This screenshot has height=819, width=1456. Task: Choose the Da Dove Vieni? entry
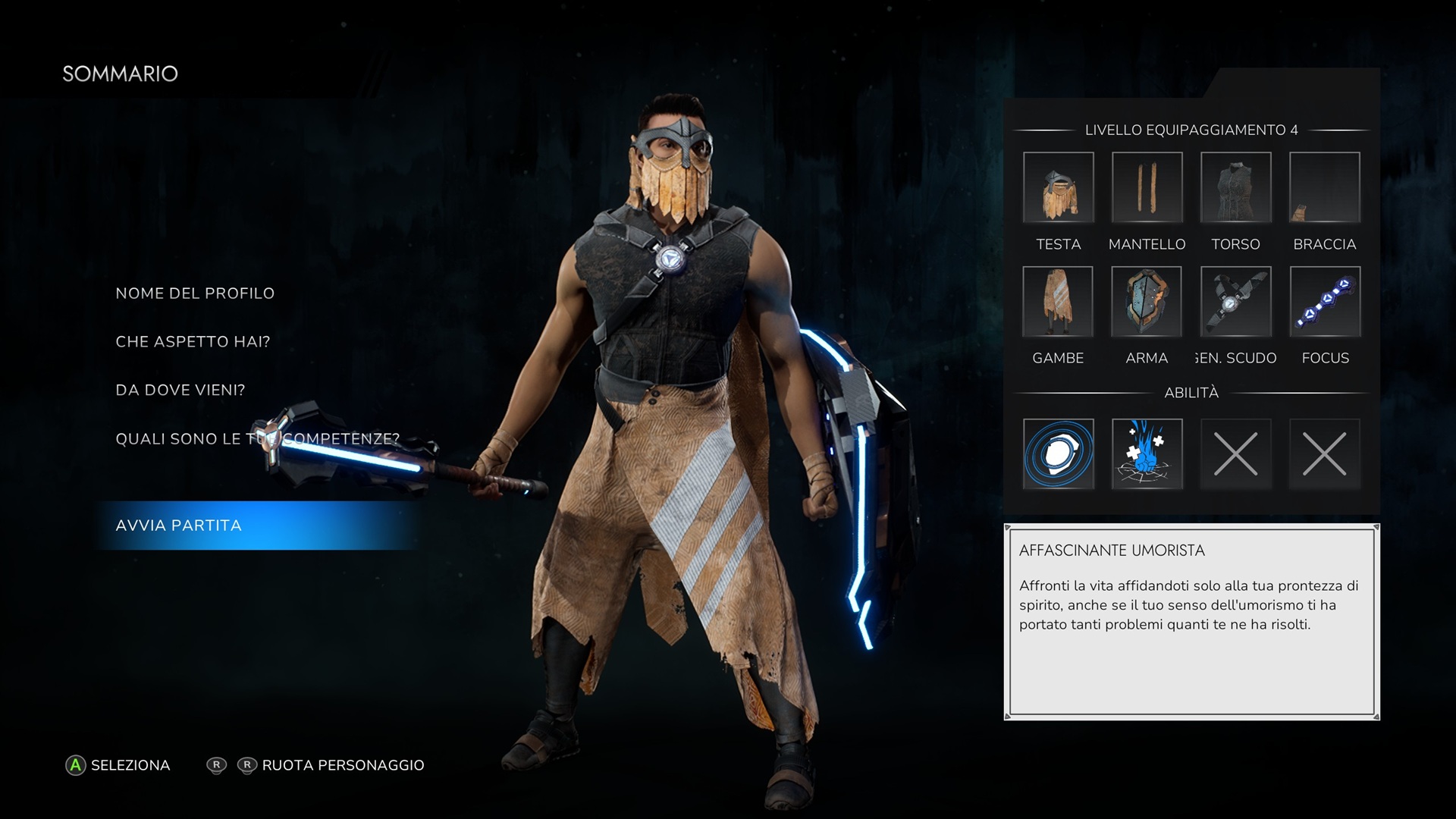coord(180,391)
